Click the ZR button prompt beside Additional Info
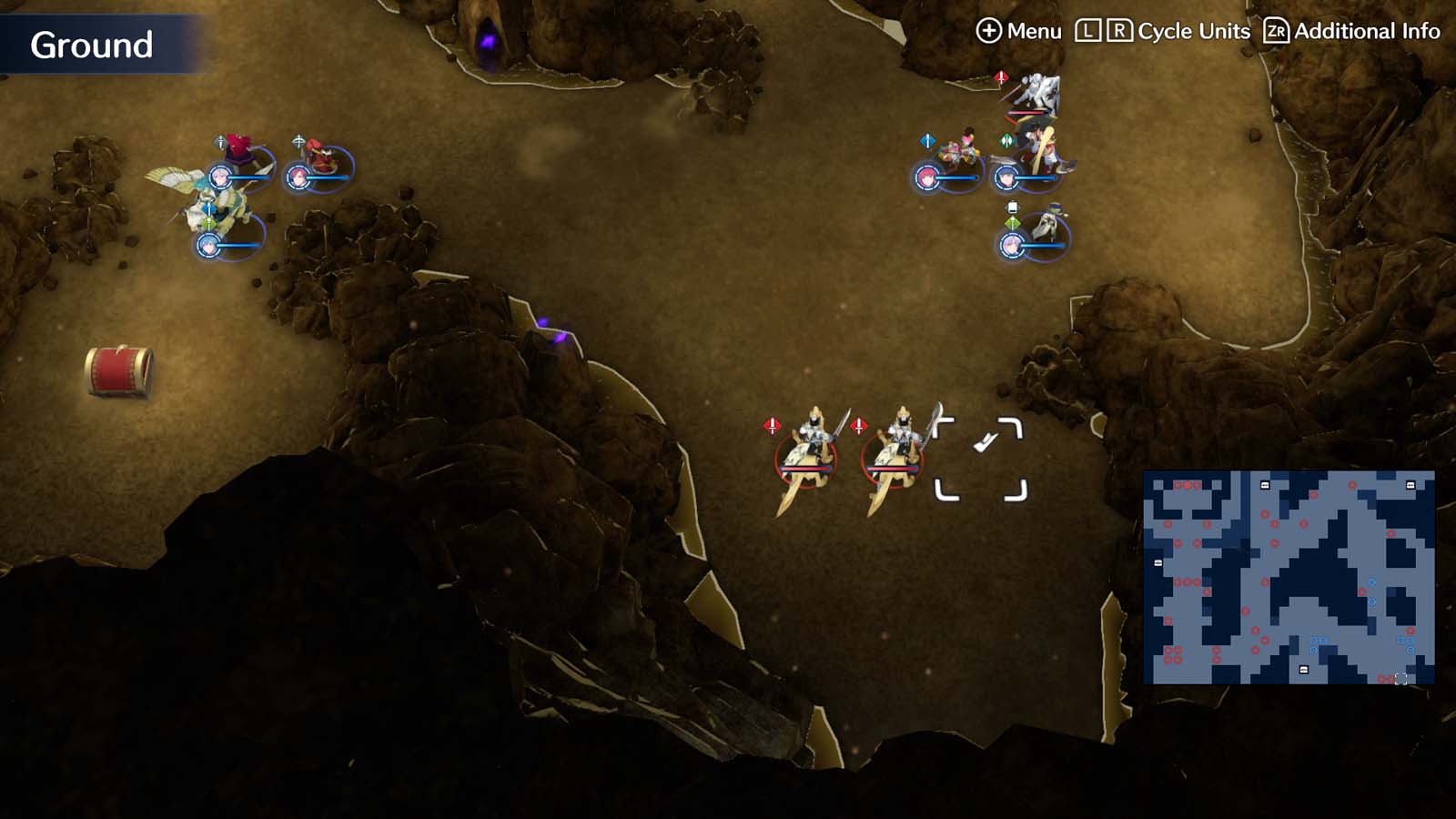 click(x=1276, y=31)
